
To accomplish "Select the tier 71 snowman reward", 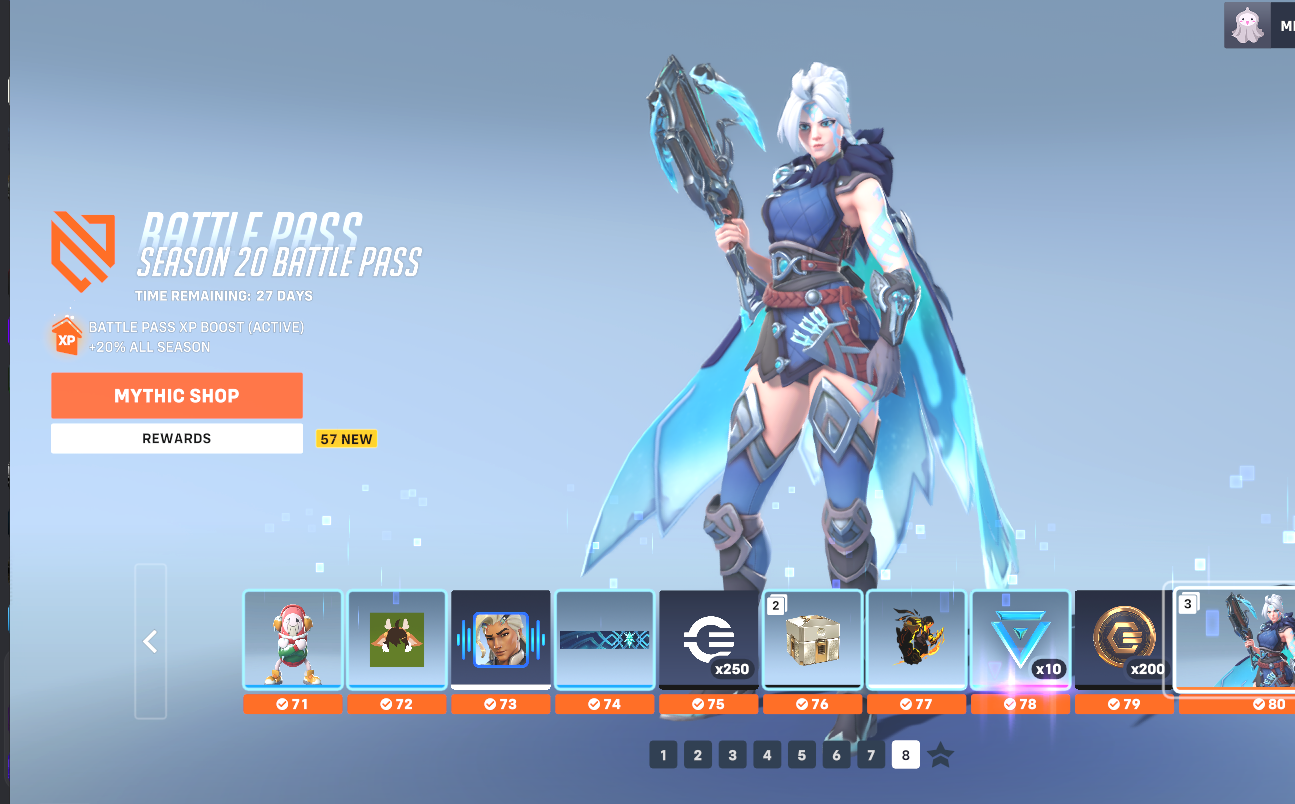I will click(x=293, y=640).
